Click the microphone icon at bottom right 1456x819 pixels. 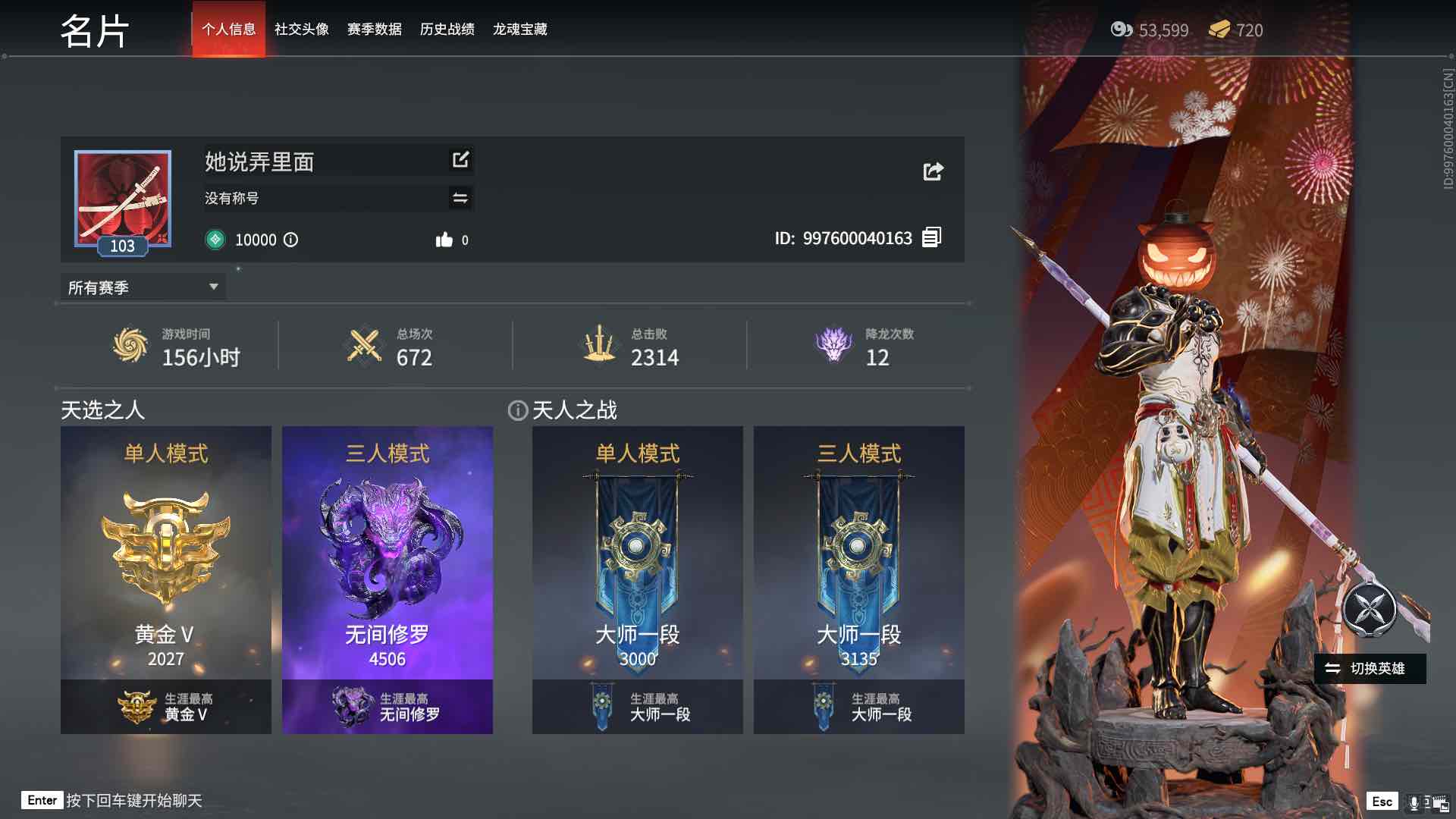tap(1414, 800)
